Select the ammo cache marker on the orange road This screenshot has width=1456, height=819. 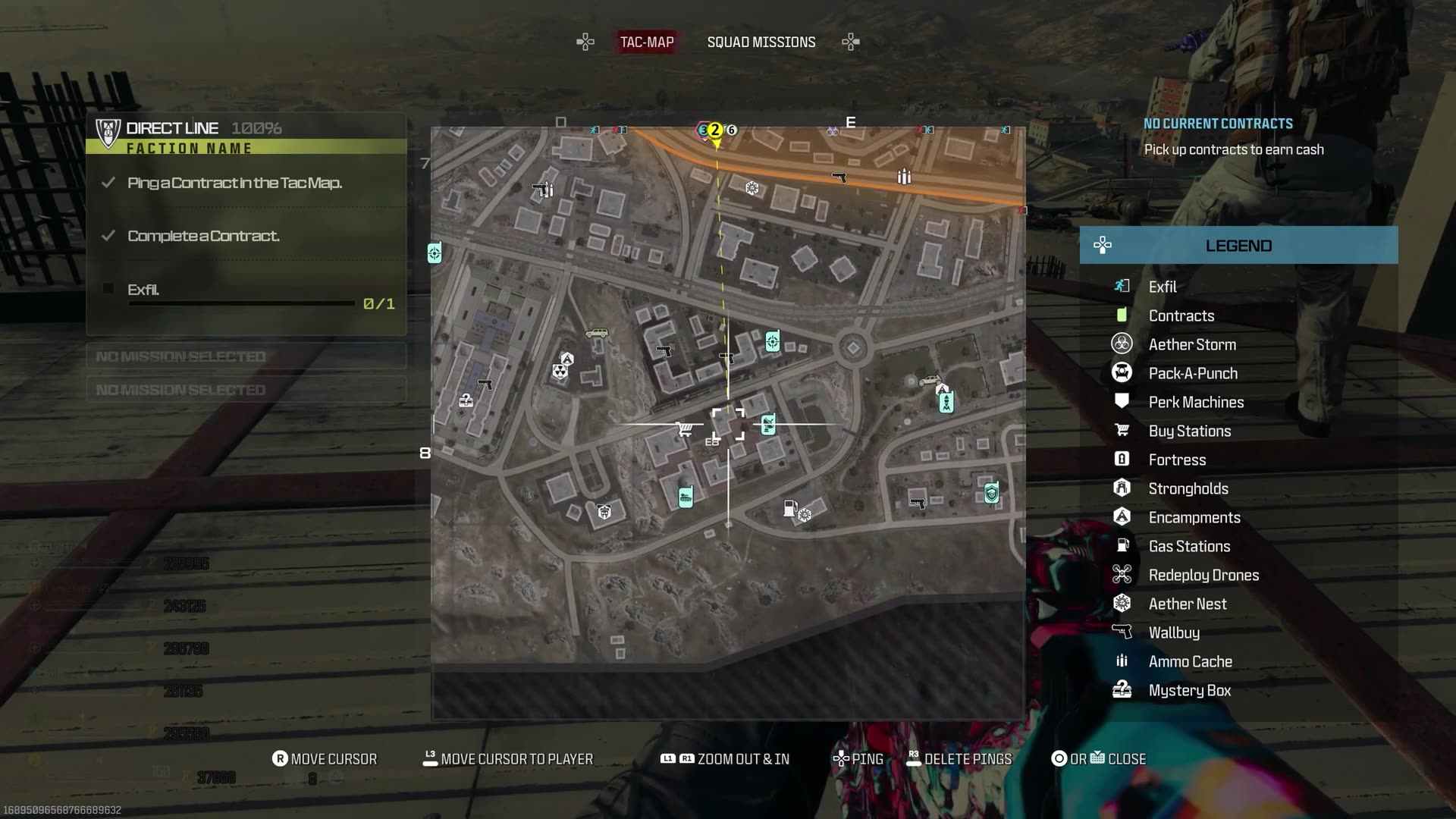[x=904, y=177]
